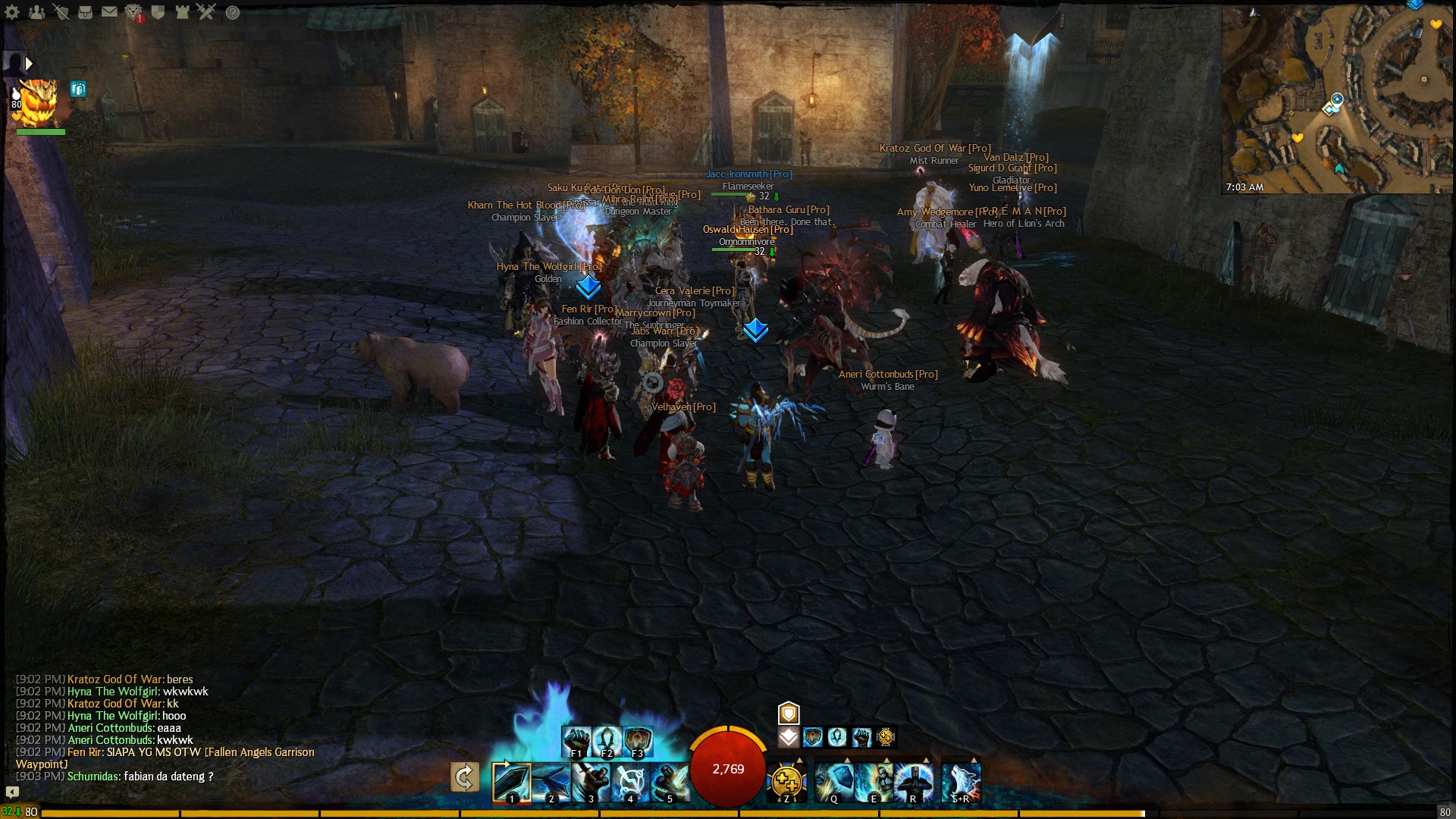
Task: Open the hero panel sword-and-shield icon
Action: tap(61, 12)
